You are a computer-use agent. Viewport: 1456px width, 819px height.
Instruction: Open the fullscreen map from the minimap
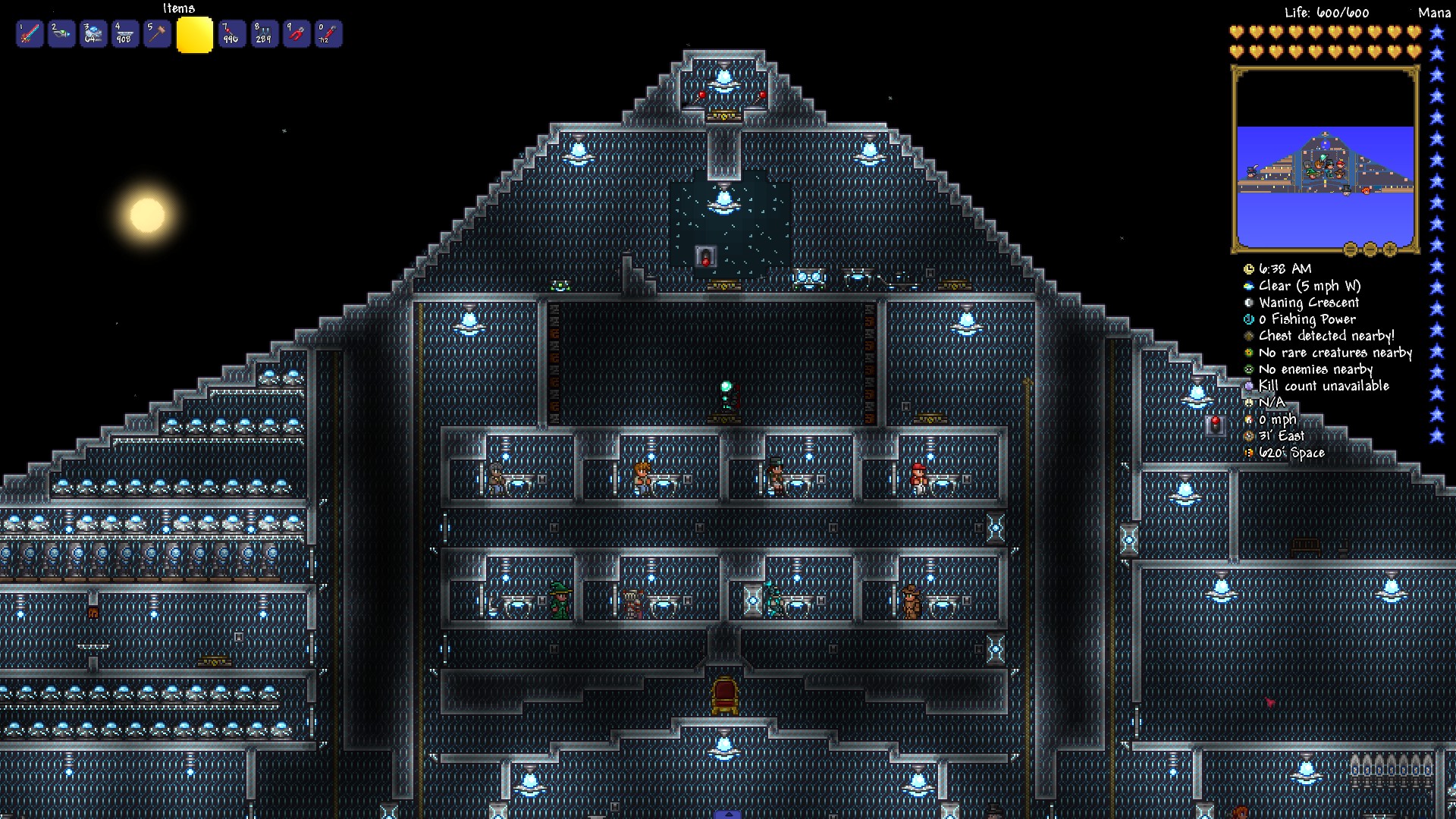tap(1350, 249)
